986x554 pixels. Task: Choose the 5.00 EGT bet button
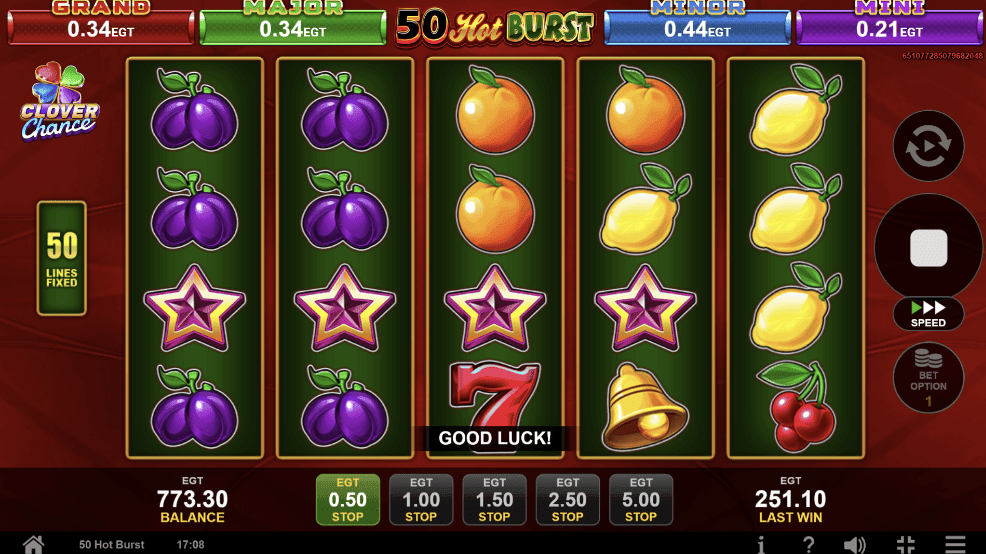point(641,500)
